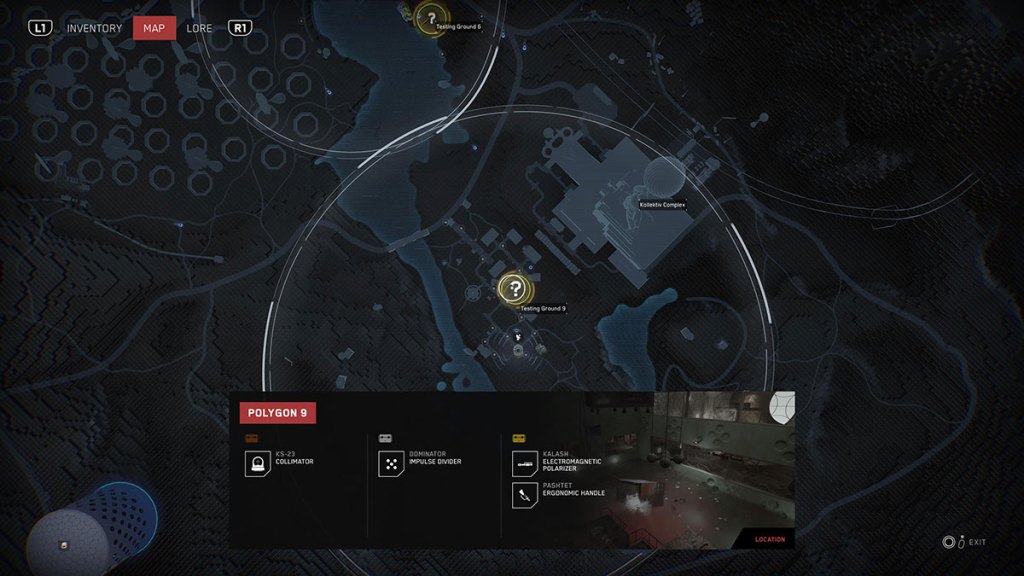Choose the Dominator Impulse Divider icon
This screenshot has width=1024, height=576.
pyautogui.click(x=390, y=463)
